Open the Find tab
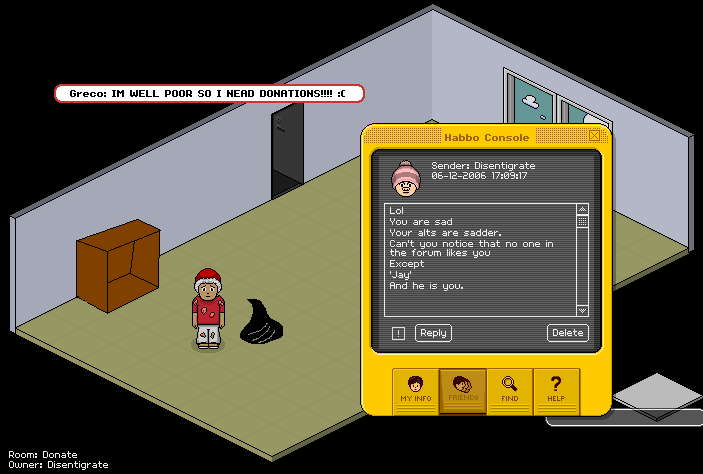The height and width of the screenshot is (474, 703). coord(510,388)
